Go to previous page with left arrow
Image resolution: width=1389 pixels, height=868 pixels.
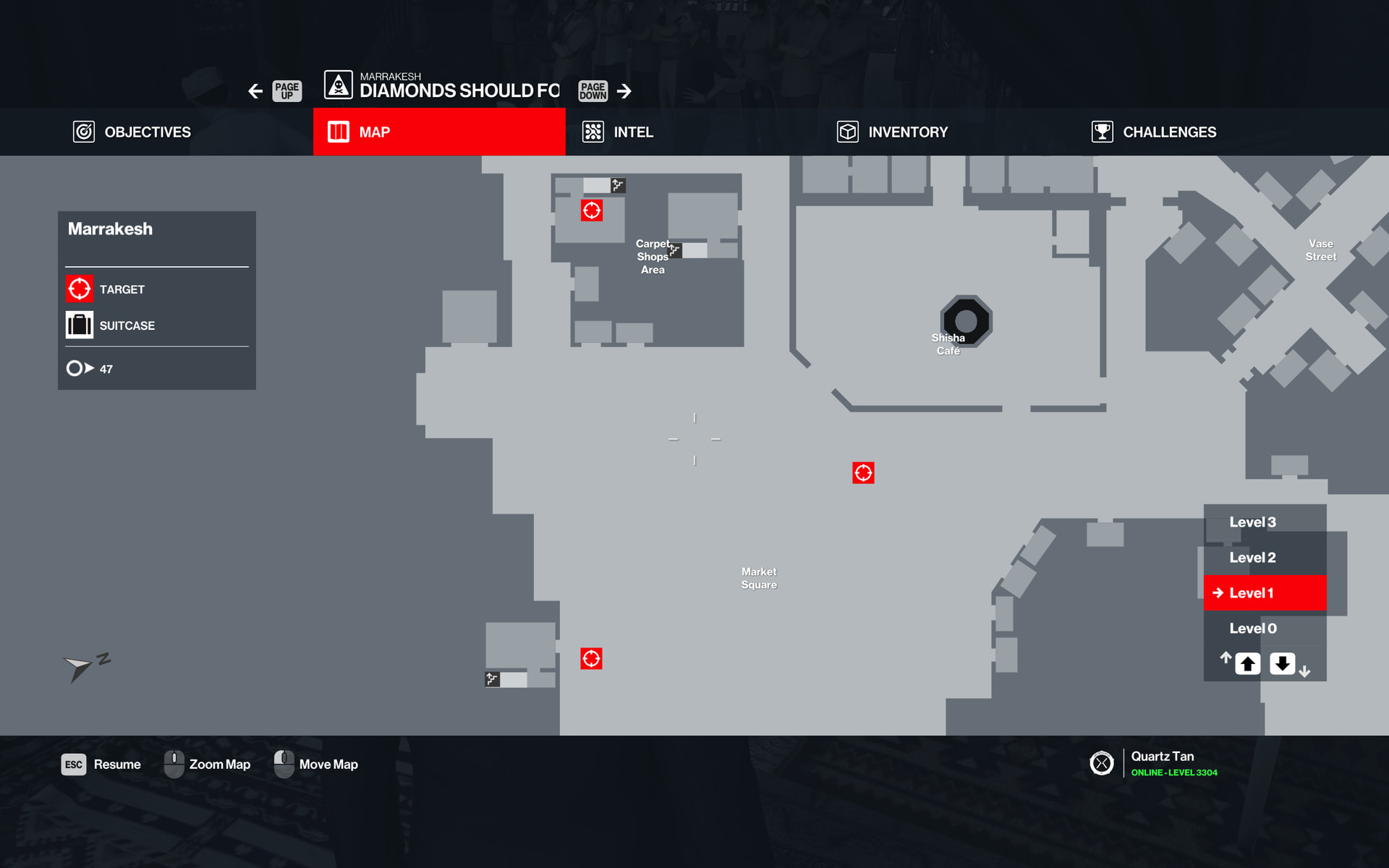(255, 91)
